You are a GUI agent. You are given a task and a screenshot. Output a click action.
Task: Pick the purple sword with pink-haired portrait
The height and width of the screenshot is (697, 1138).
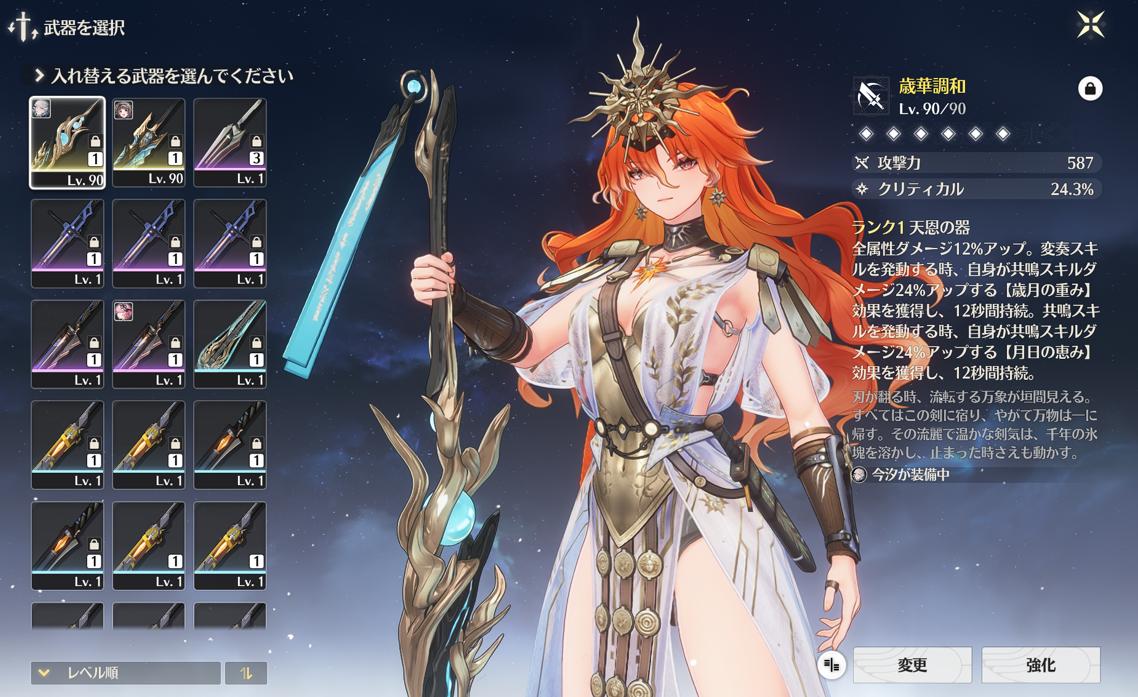[148, 343]
